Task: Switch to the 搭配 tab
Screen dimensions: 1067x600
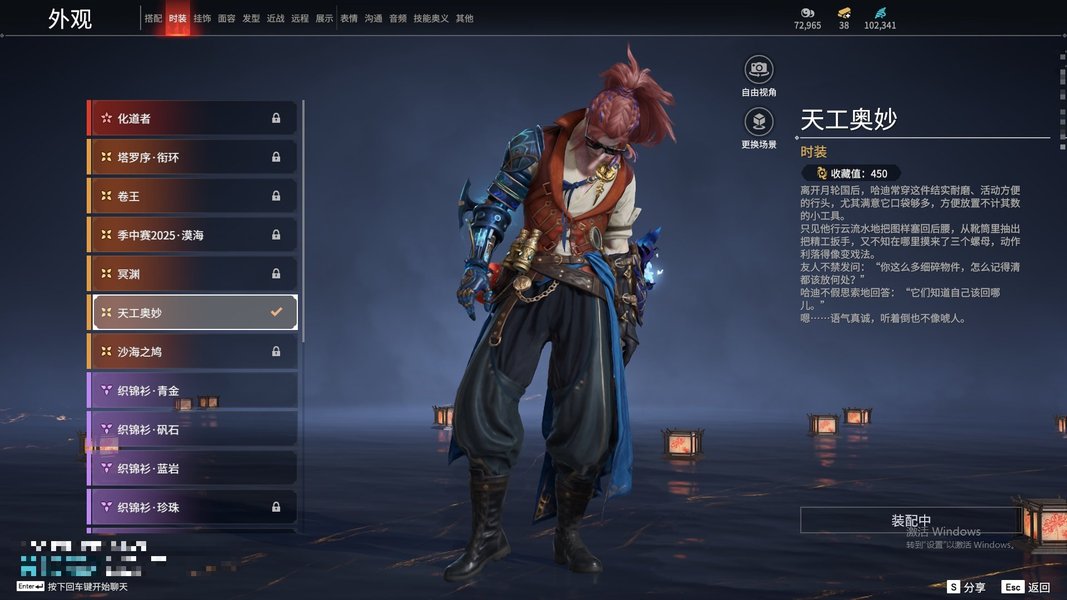Action: coord(153,18)
